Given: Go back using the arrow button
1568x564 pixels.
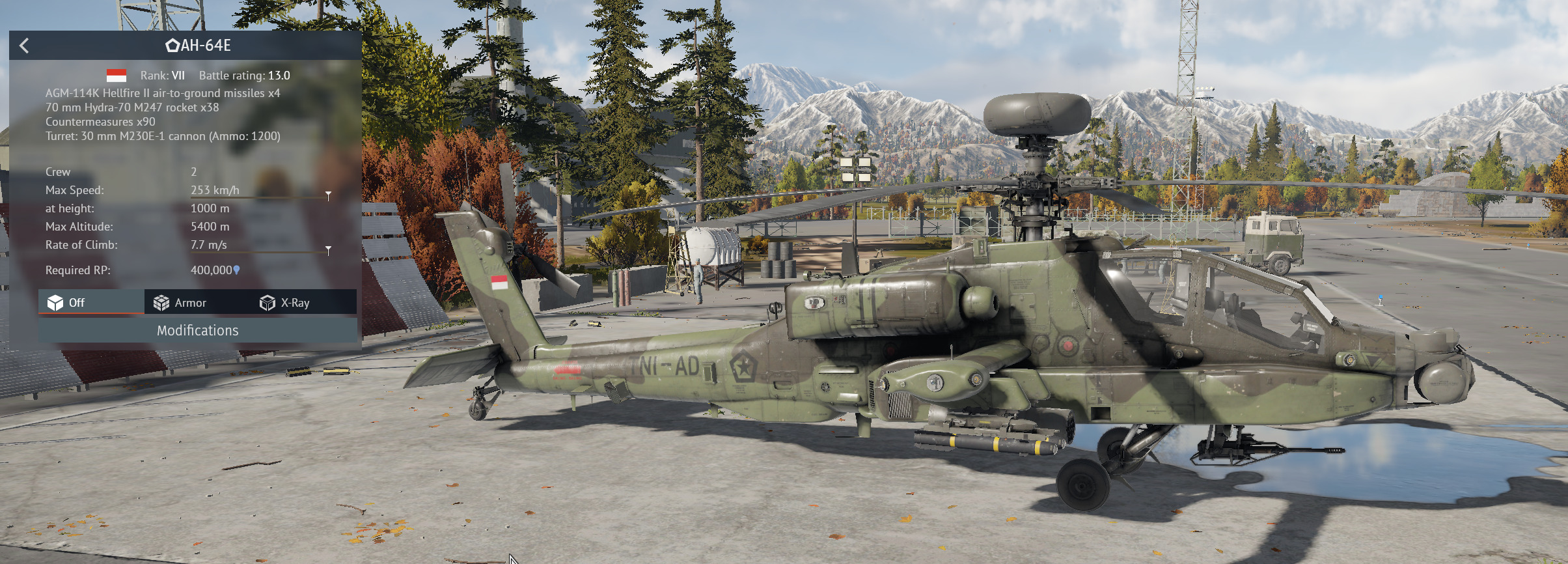Looking at the screenshot, I should pyautogui.click(x=25, y=46).
